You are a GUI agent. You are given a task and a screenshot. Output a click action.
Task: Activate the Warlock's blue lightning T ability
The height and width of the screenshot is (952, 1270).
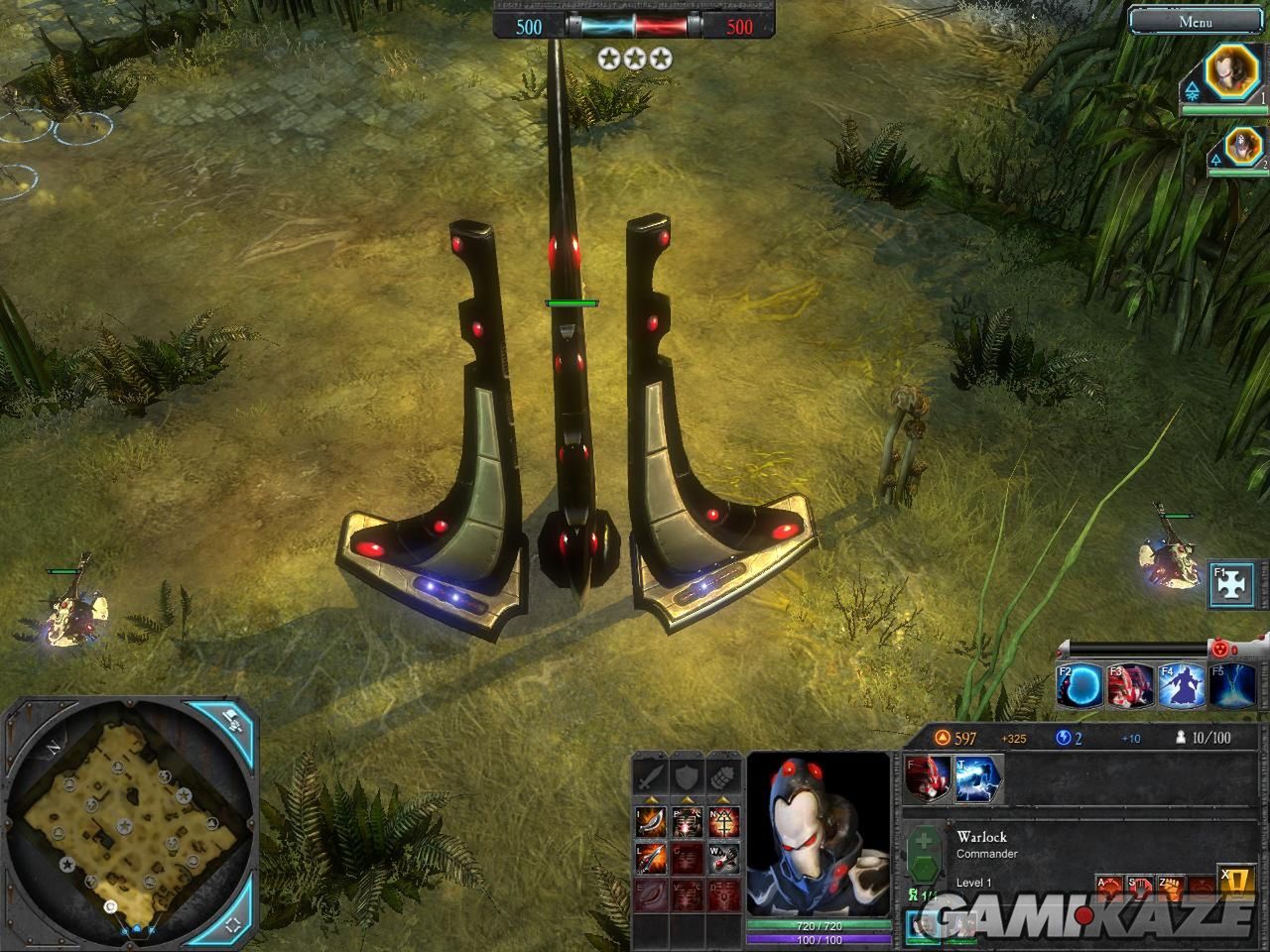979,778
